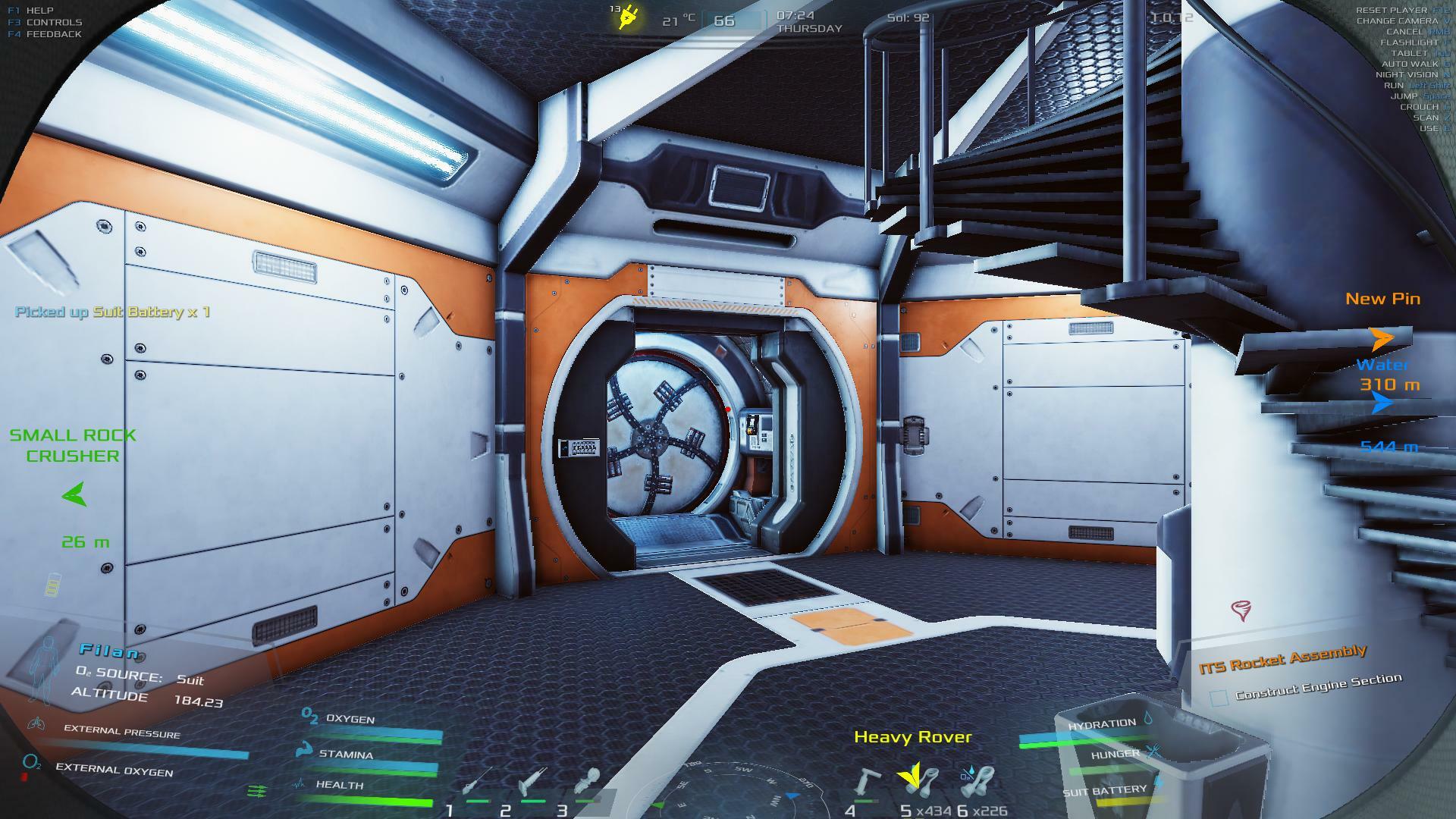Select the x226 hose item in slot 6
Screen dimensions: 1456x819
click(x=977, y=781)
